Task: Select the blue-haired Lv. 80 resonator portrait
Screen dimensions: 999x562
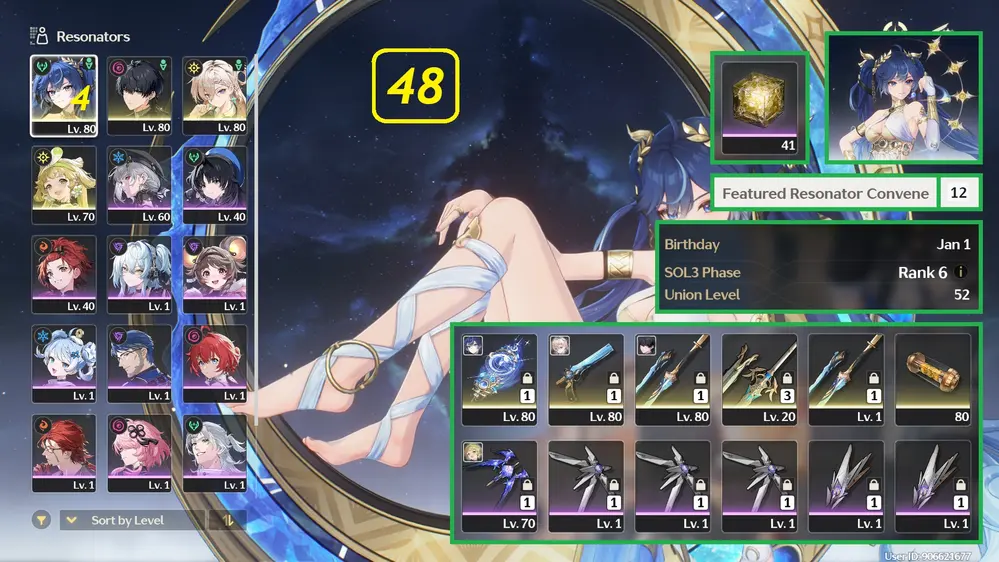Action: click(64, 95)
